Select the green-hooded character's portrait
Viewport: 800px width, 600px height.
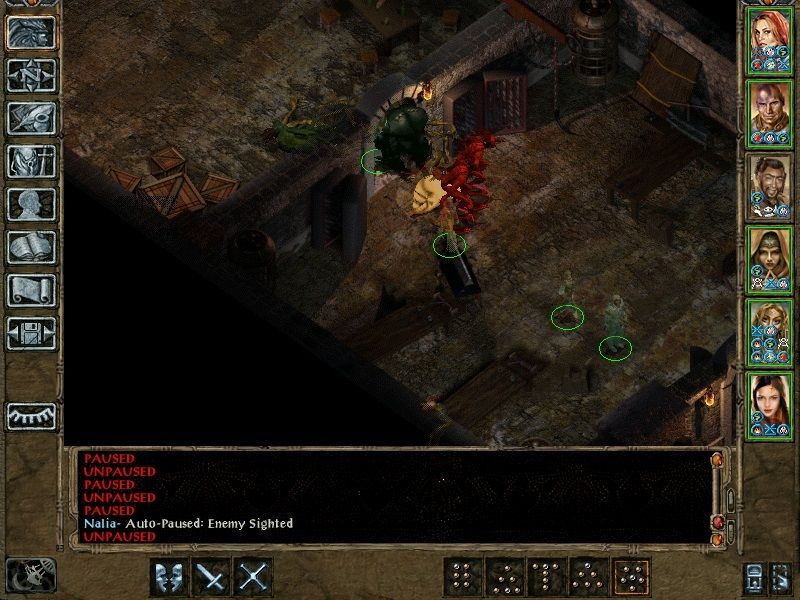tap(770, 258)
